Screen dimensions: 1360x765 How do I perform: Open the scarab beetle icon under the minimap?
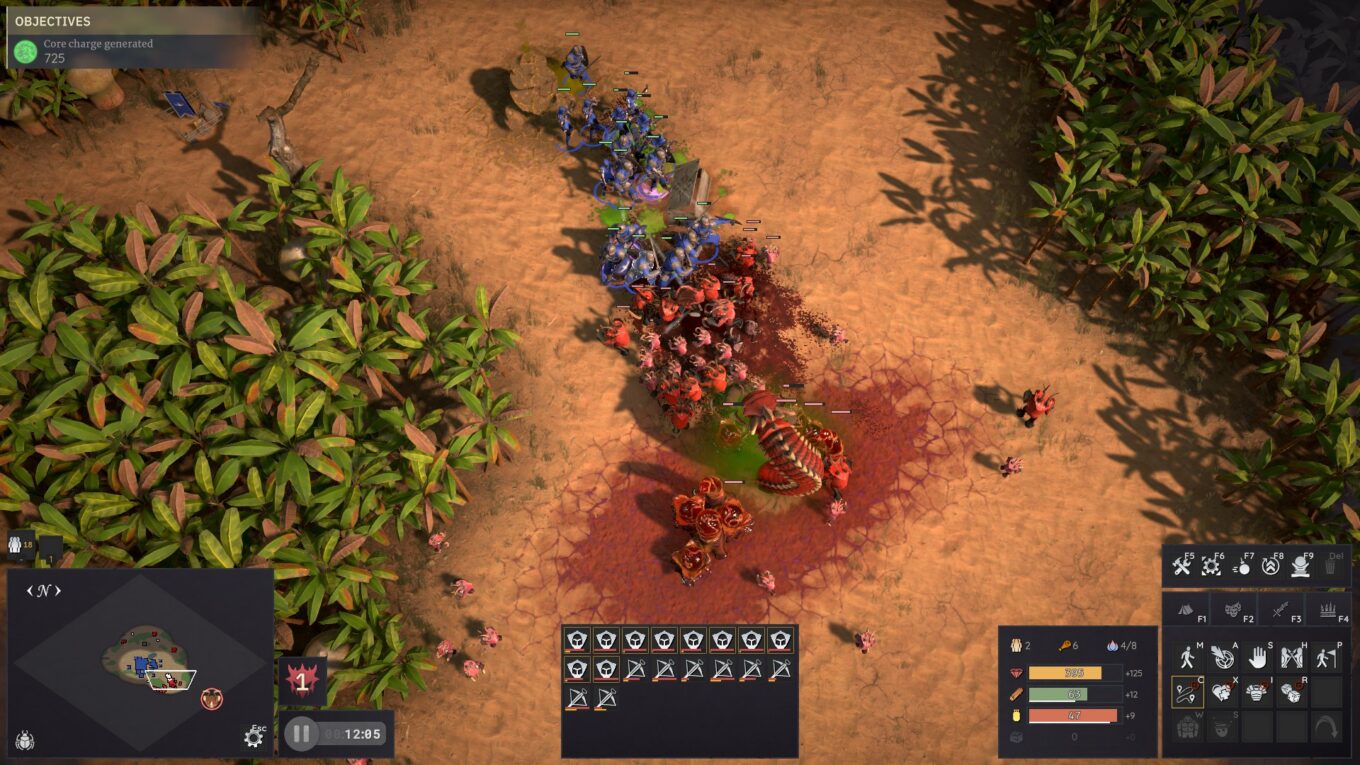(x=25, y=741)
